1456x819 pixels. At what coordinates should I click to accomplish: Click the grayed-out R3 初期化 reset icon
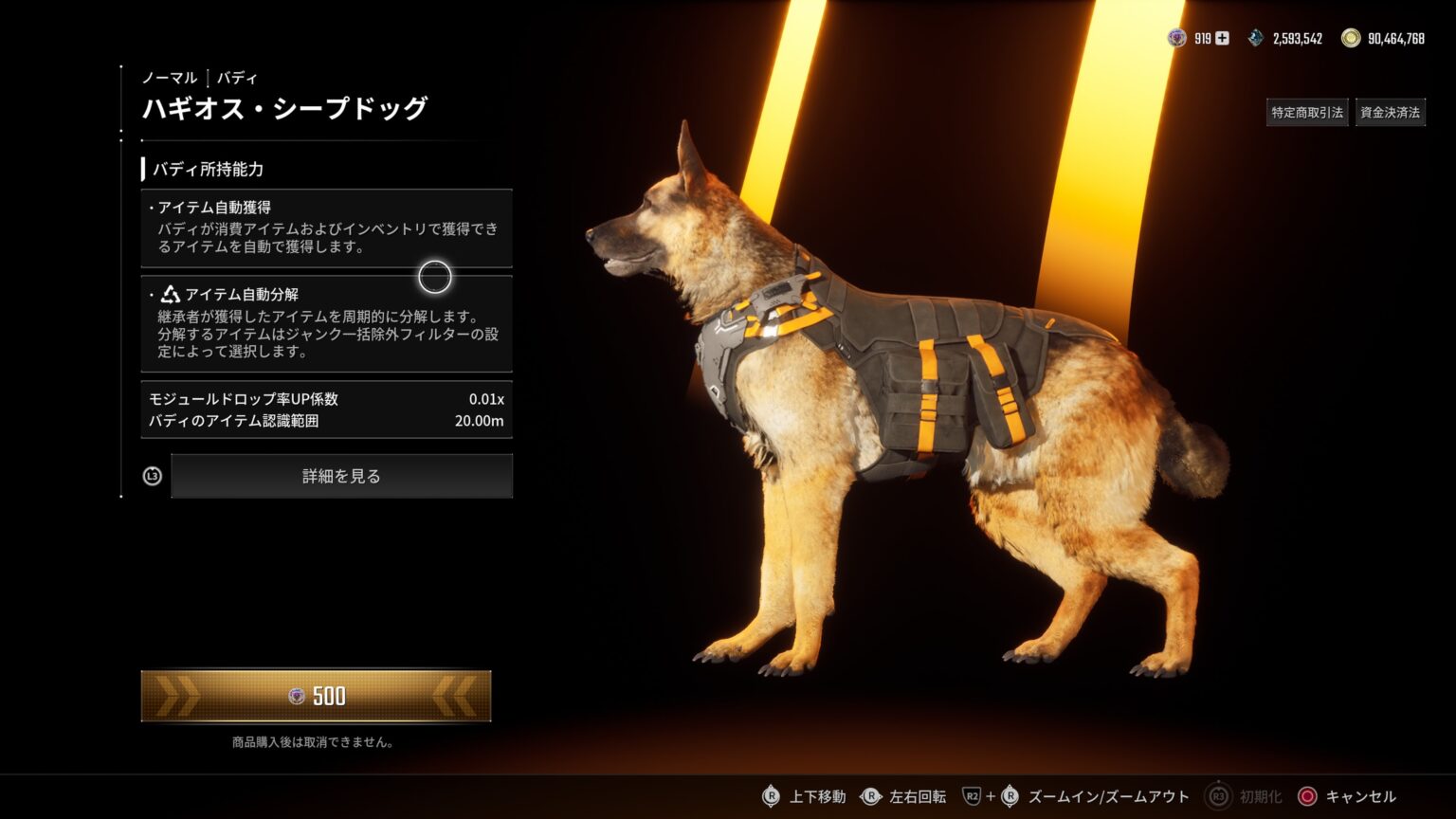[1216, 796]
